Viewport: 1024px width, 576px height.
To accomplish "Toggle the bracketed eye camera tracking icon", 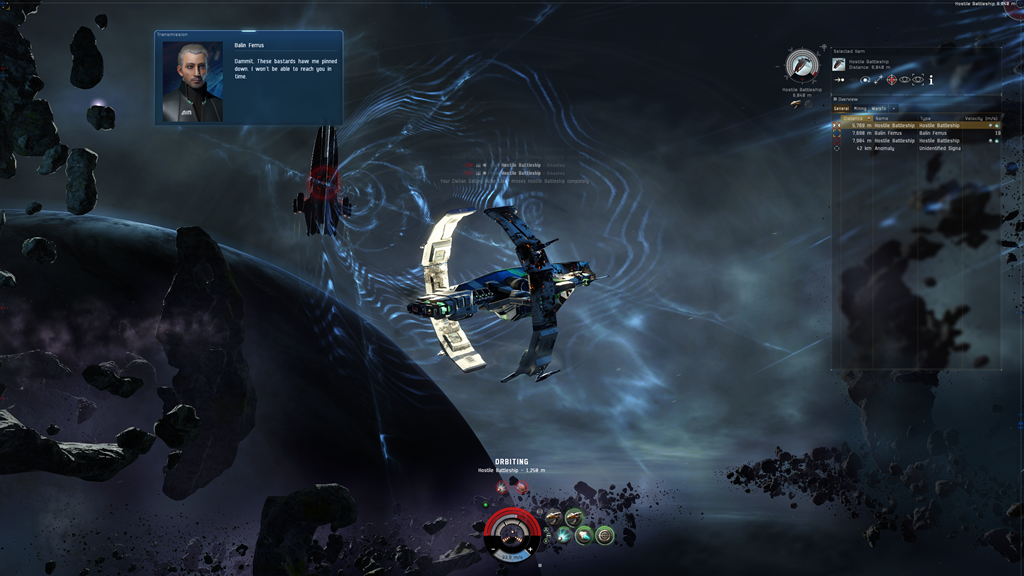I will pos(917,80).
